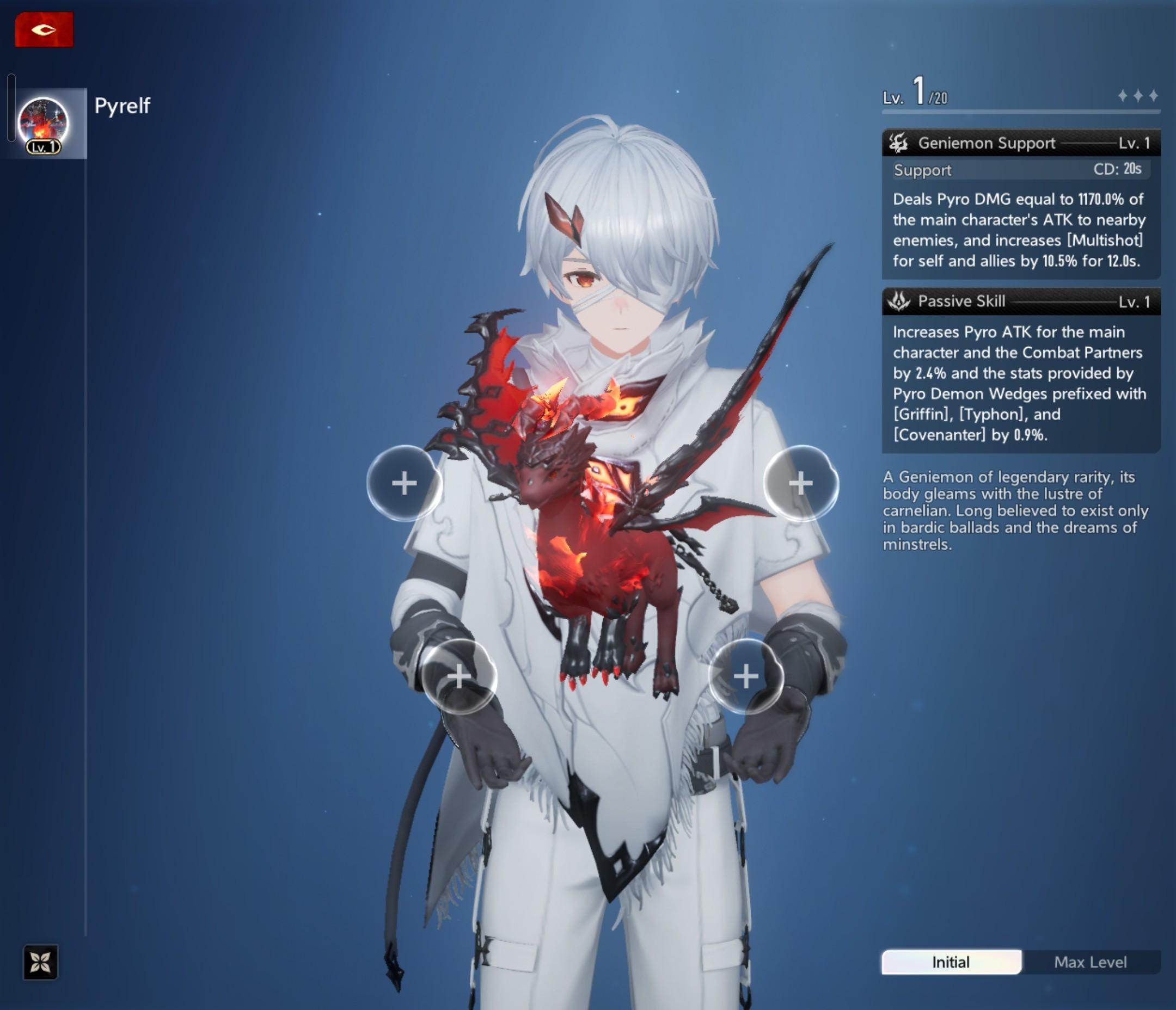This screenshot has width=1176, height=1010.
Task: Click the red back arrow button
Action: pyautogui.click(x=44, y=29)
